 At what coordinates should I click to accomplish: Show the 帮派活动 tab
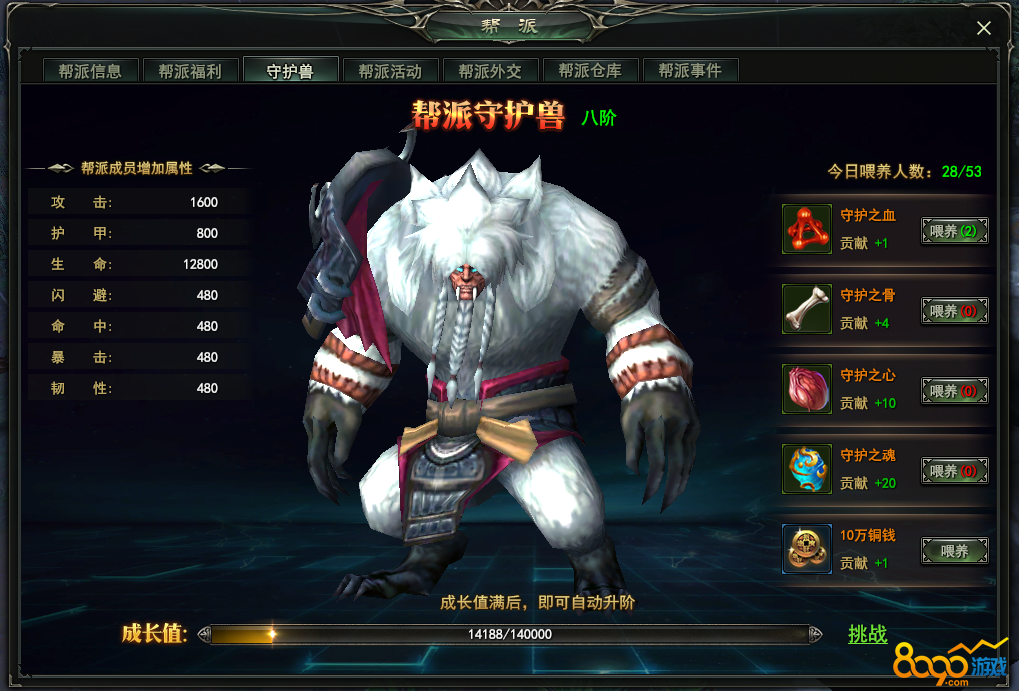coord(390,71)
